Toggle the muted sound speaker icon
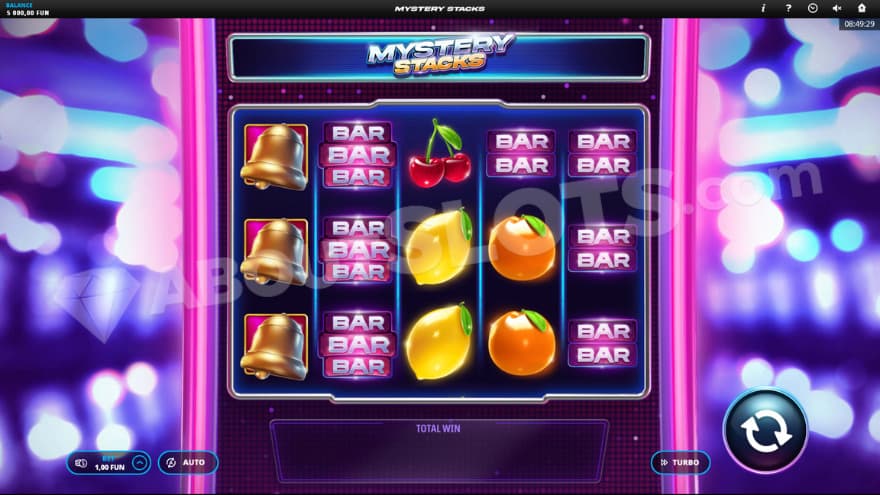 click(837, 8)
